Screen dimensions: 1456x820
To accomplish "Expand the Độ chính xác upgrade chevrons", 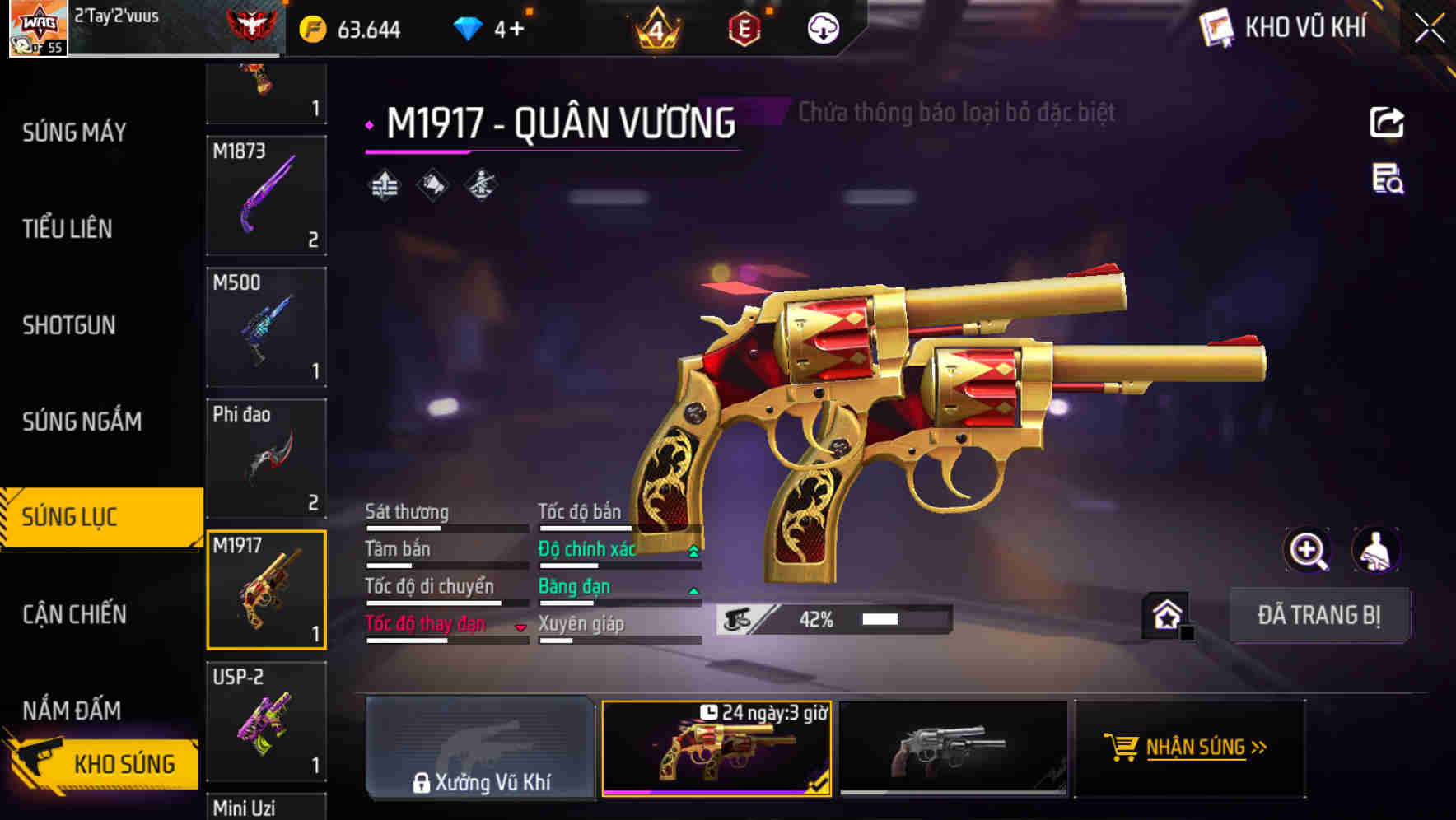I will [x=693, y=548].
